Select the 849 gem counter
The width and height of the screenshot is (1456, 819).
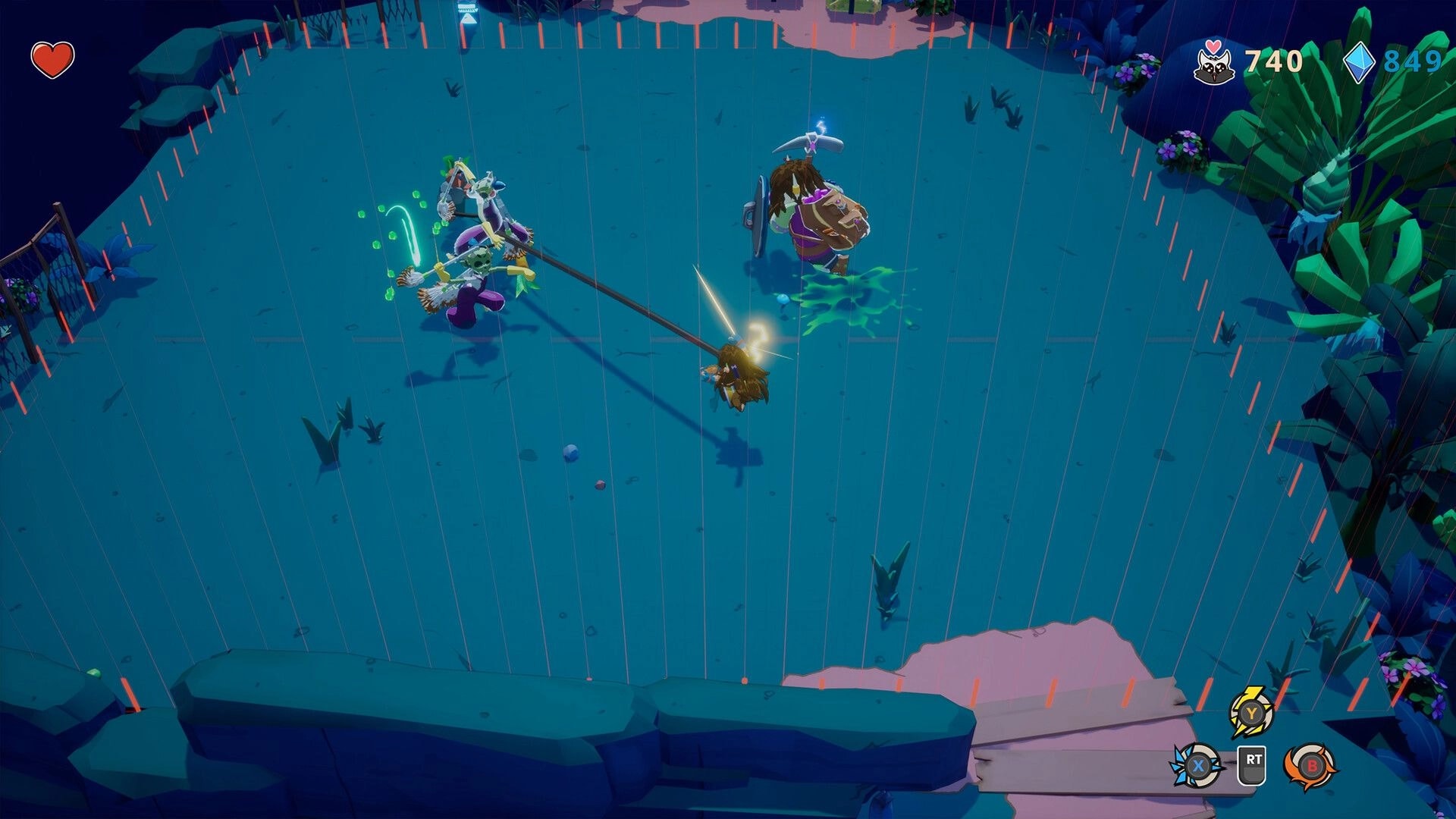[1417, 61]
